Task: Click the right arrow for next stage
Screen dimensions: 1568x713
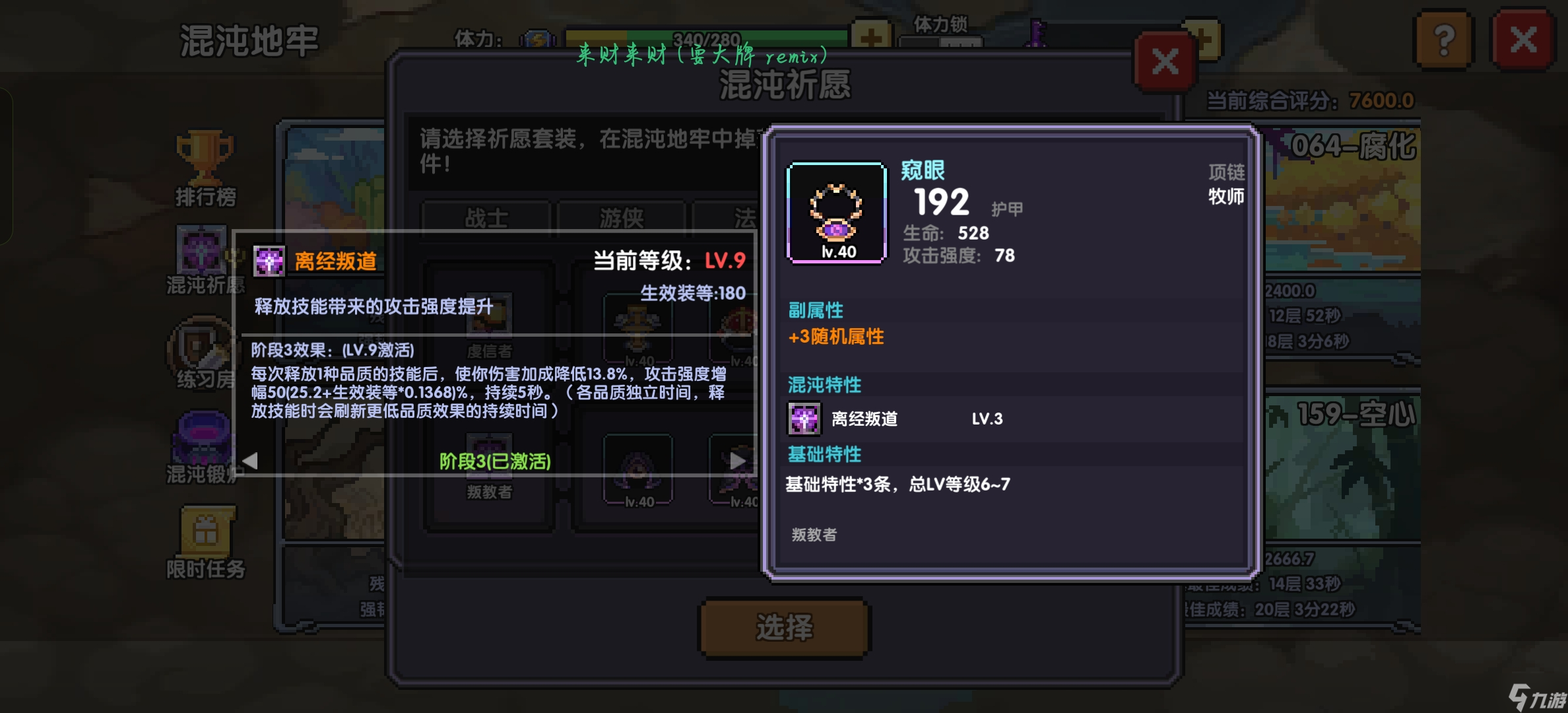Action: 736,462
